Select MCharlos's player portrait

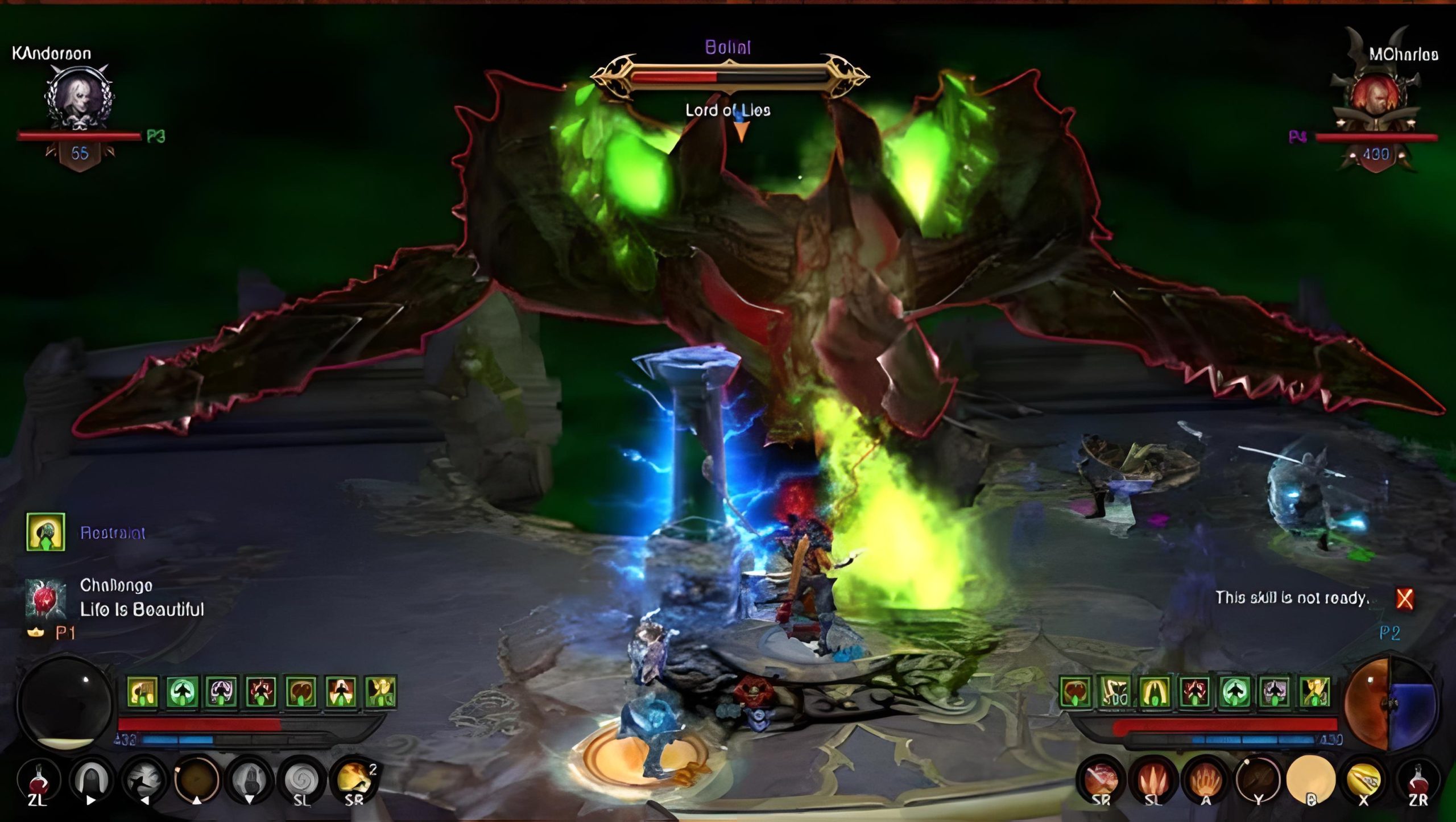click(1375, 97)
